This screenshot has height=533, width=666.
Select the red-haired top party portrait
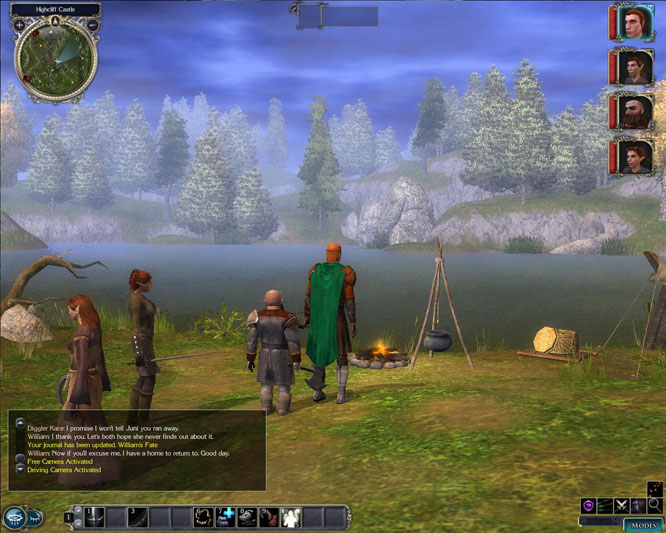(635, 22)
